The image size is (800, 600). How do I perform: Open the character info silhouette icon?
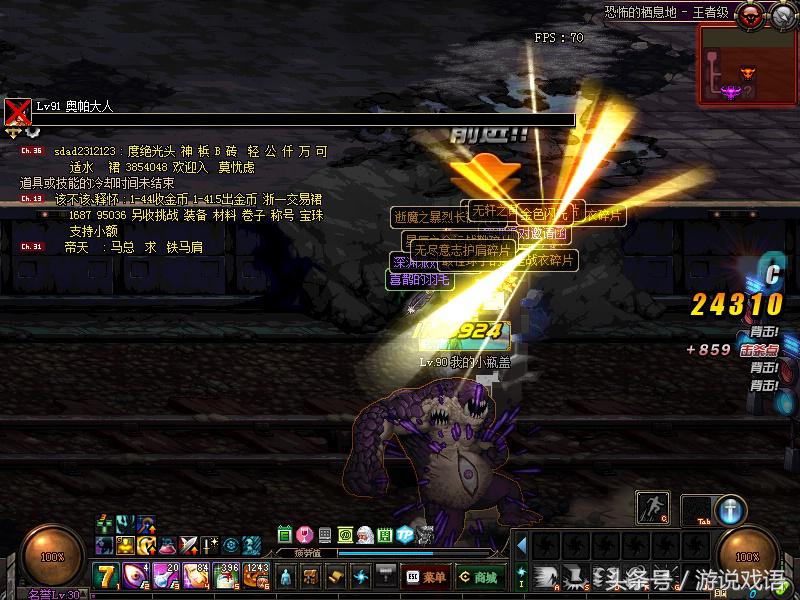click(x=286, y=577)
